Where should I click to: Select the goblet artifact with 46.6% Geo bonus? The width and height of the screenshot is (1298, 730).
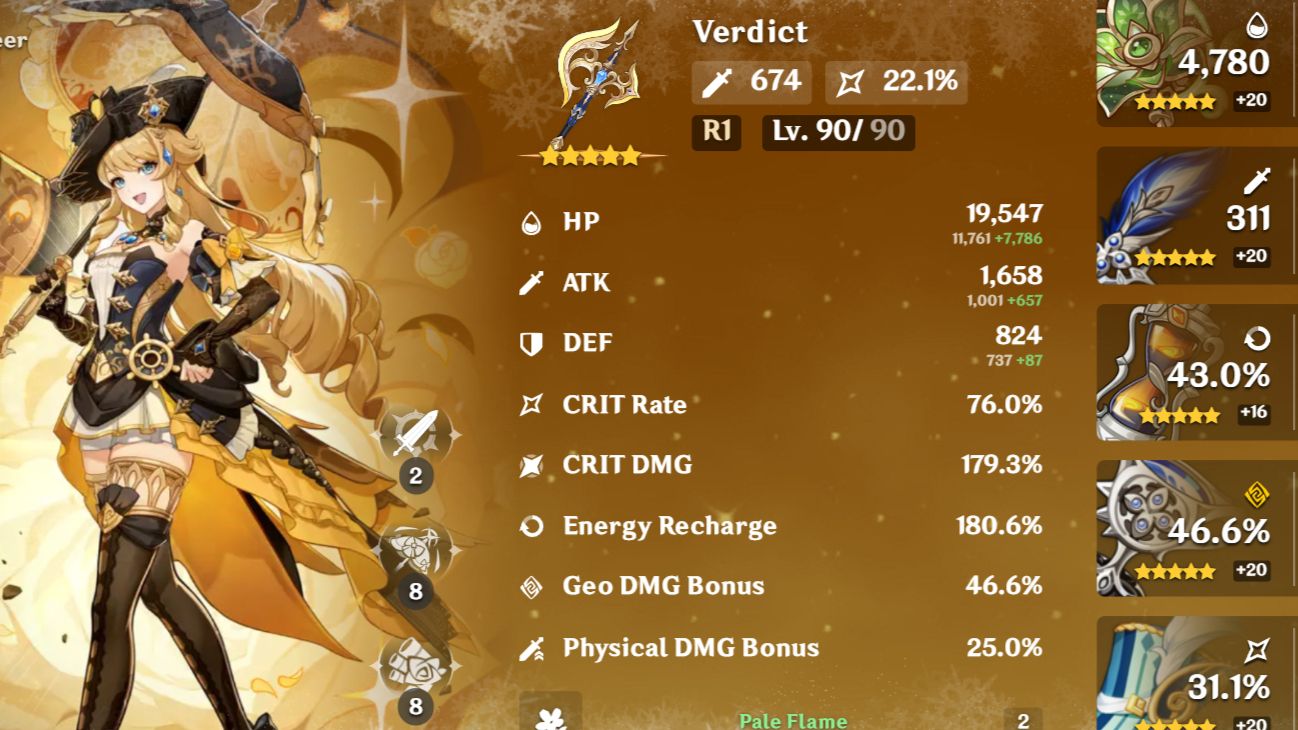click(1194, 527)
